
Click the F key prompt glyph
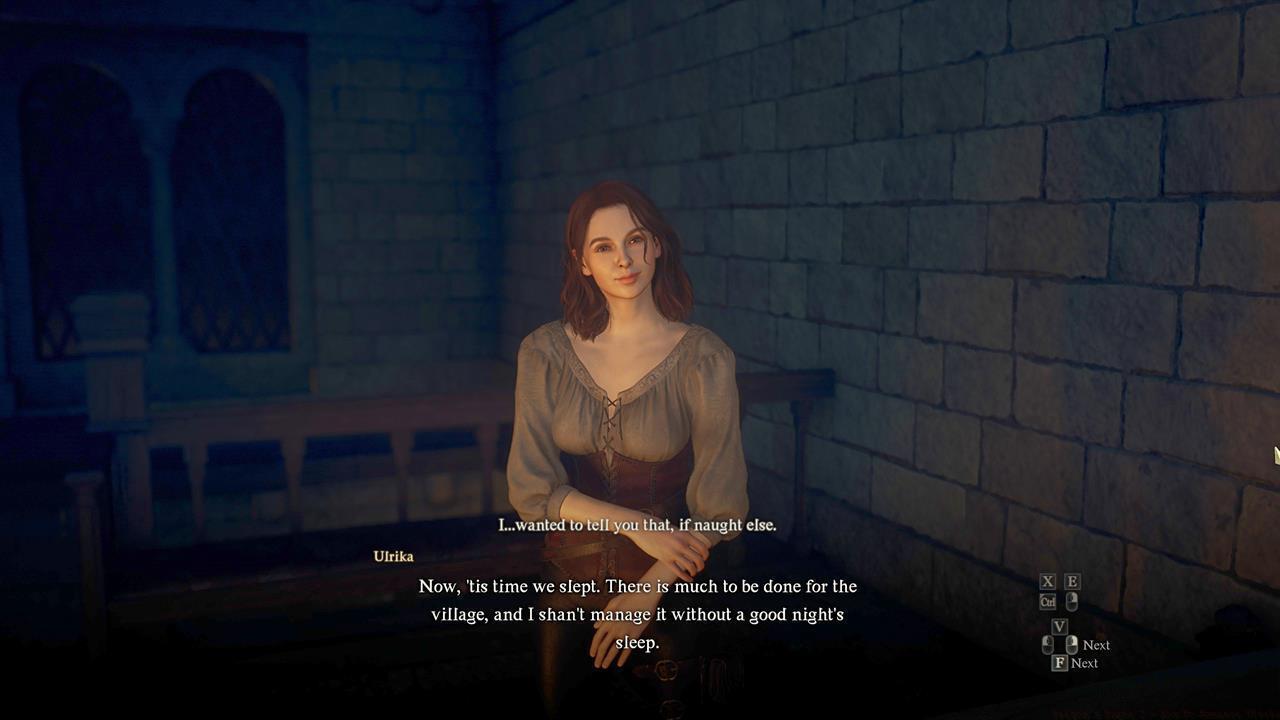(1059, 662)
